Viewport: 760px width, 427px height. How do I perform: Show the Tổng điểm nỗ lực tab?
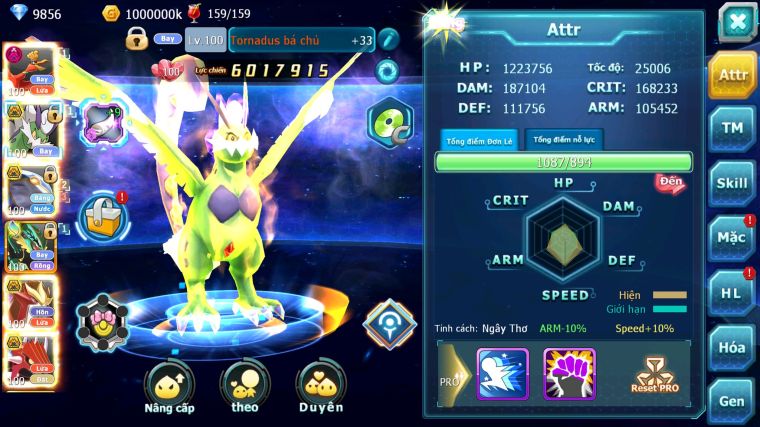pyautogui.click(x=565, y=140)
